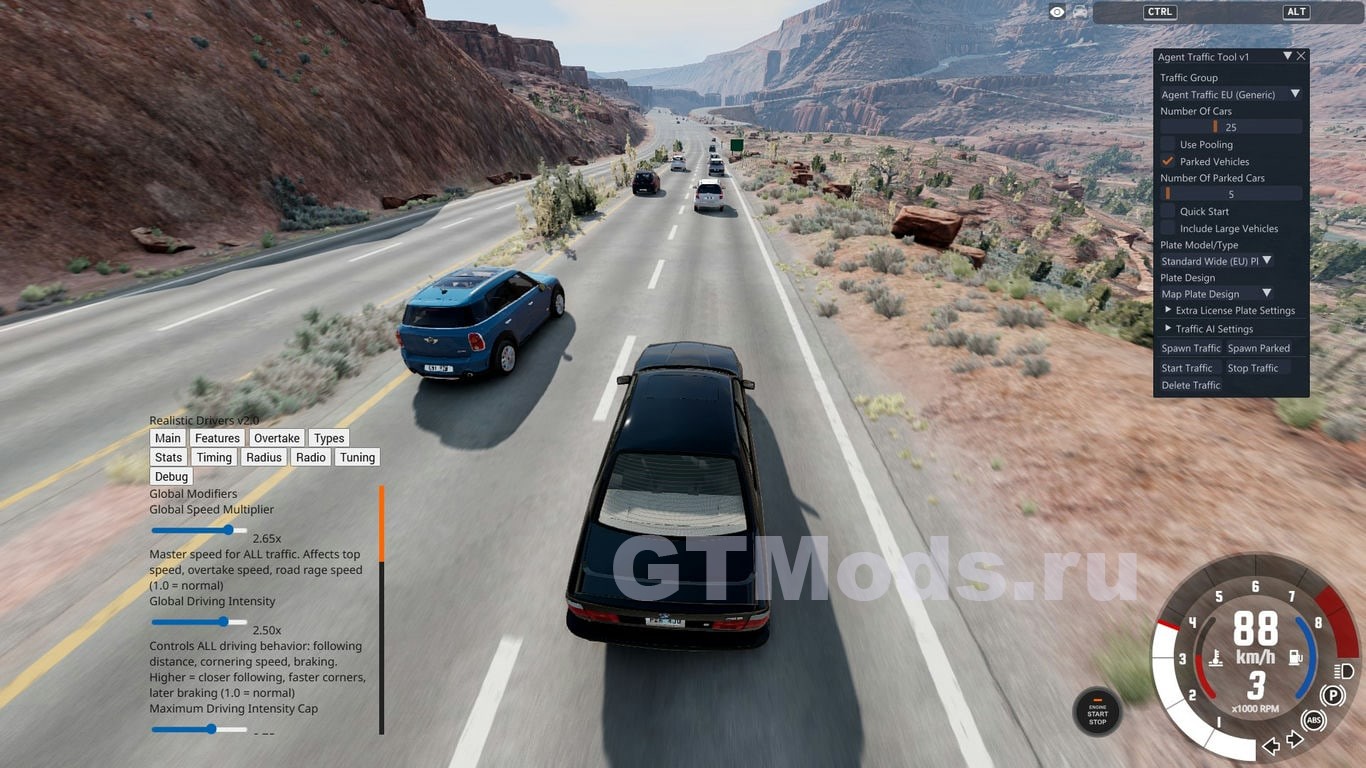The image size is (1366, 768).
Task: Open the Radio tab
Action: click(310, 457)
